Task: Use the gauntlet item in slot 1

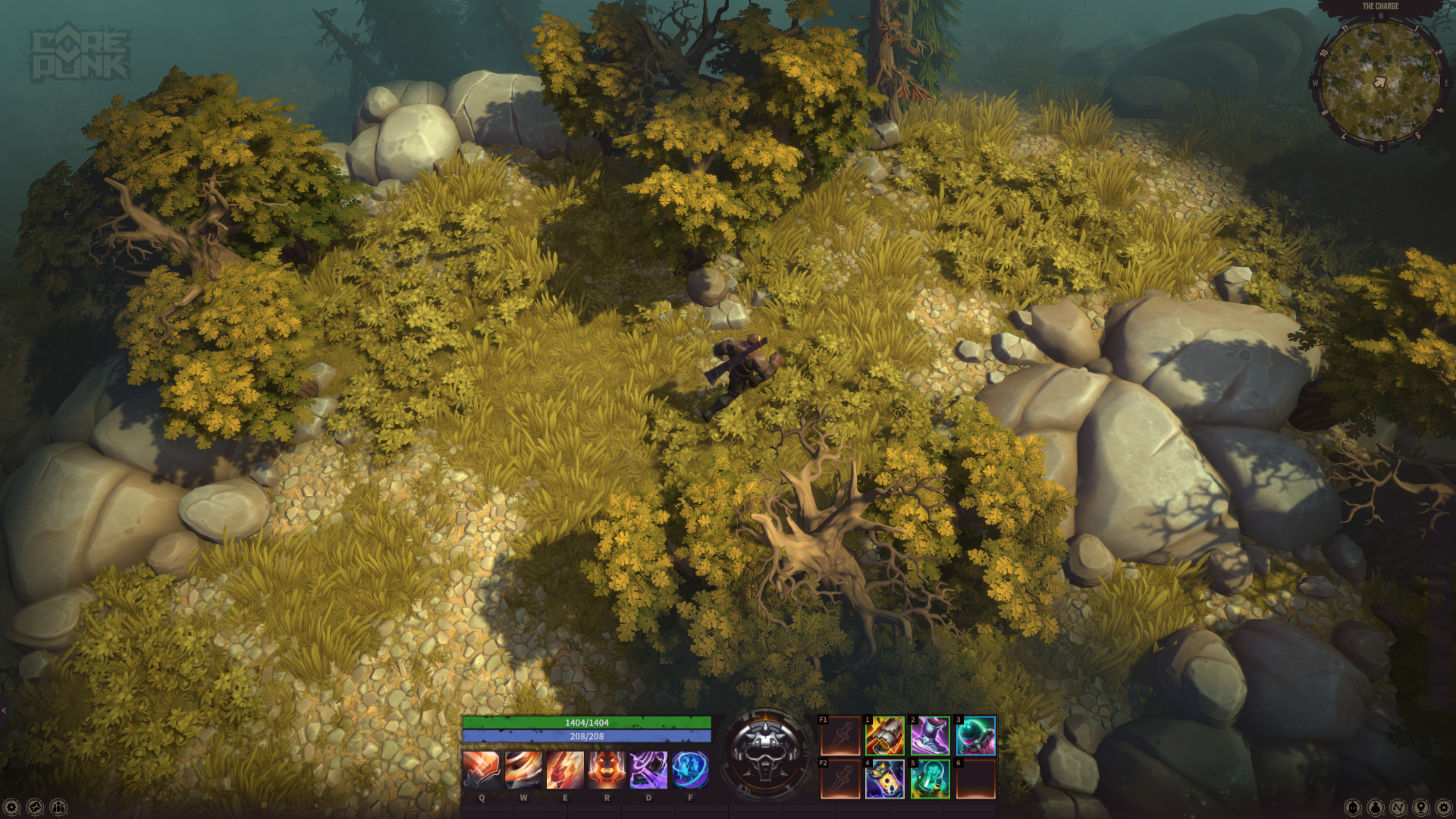Action: coord(885,736)
